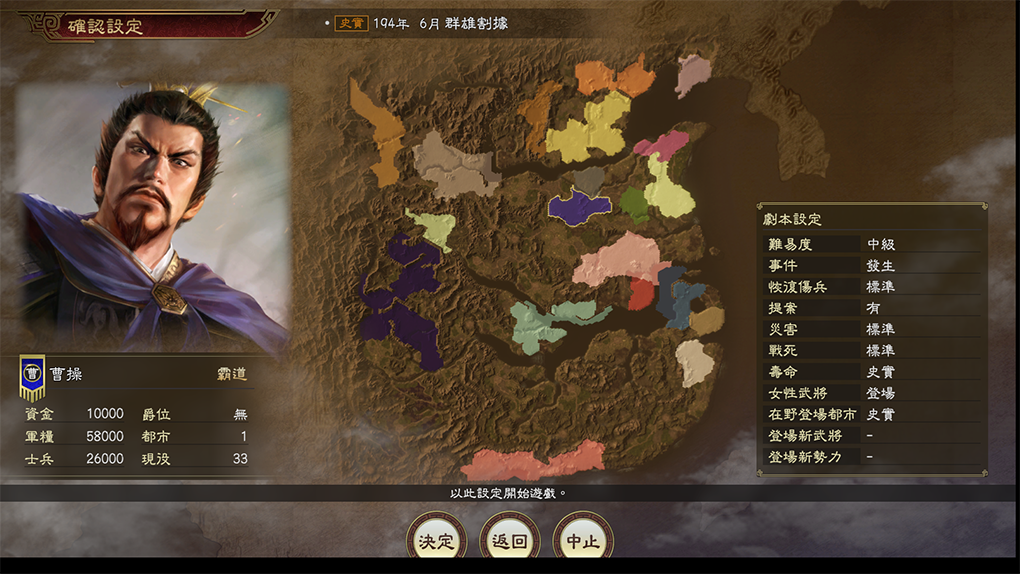Abort setup with the 中止 button
This screenshot has height=574, width=1020.
tap(583, 541)
